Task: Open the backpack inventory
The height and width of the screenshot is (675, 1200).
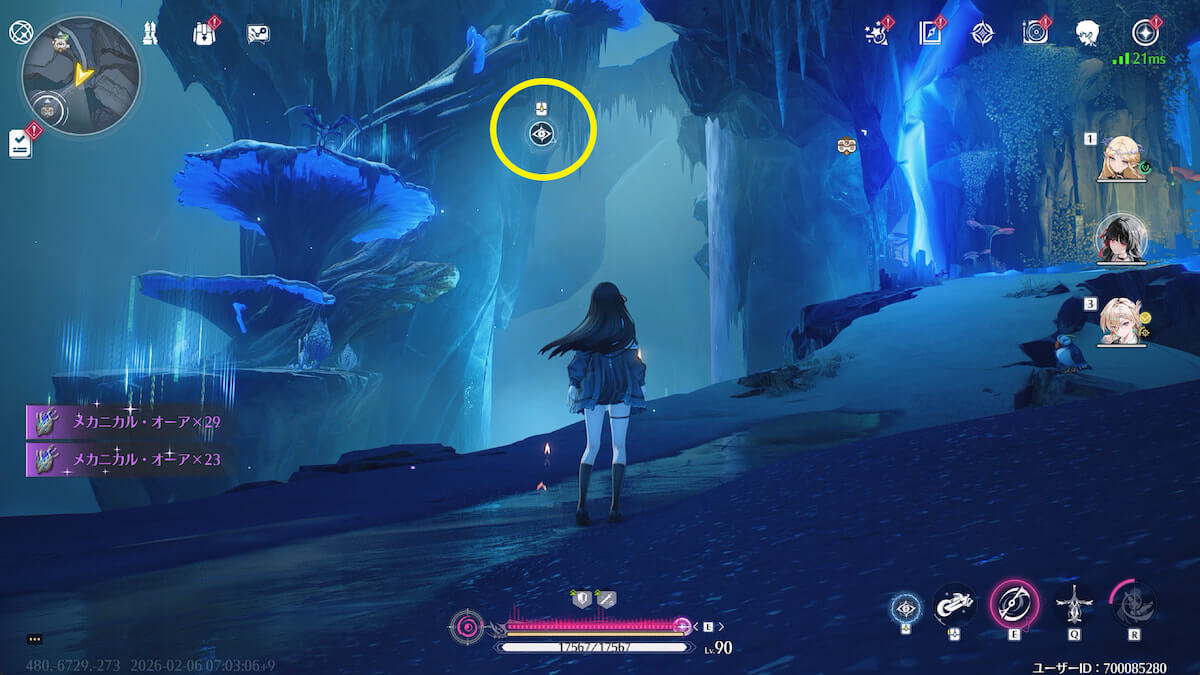Action: point(205,33)
